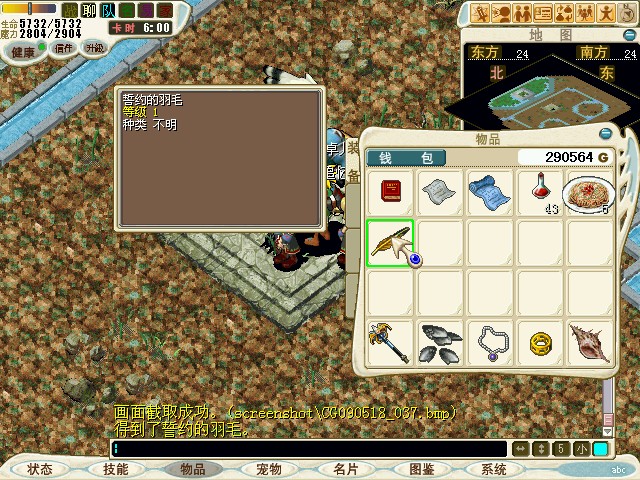Open the 宠物 pets tab

268,468
